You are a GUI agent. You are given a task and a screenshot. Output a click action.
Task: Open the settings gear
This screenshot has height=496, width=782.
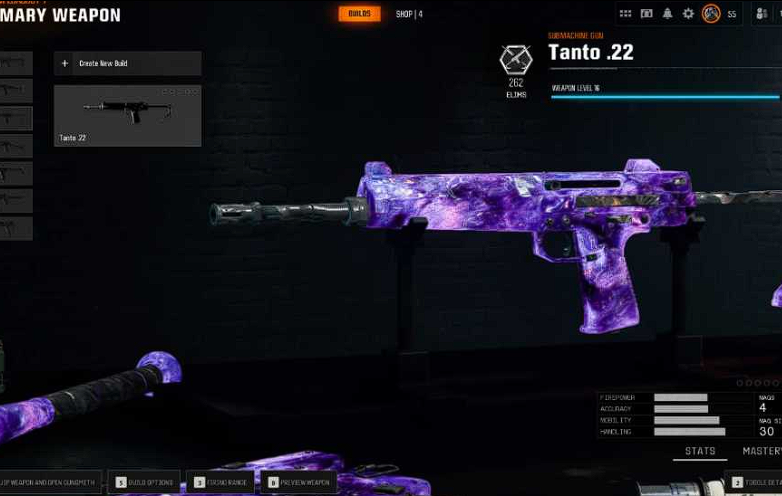(x=688, y=14)
